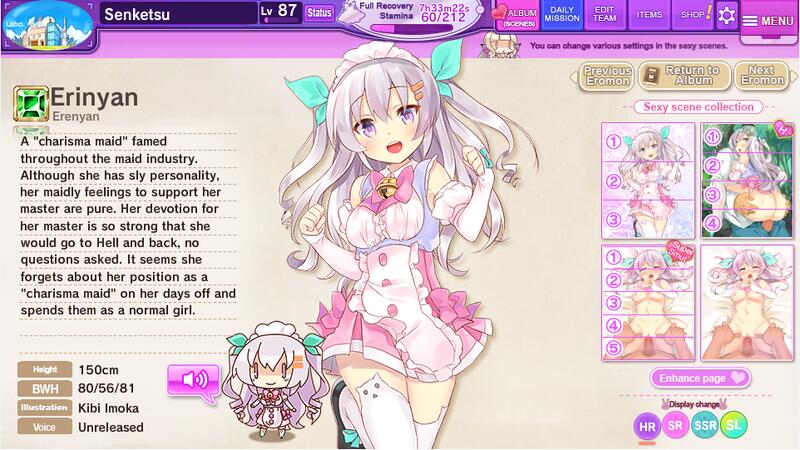This screenshot has width=800, height=450.
Task: Change display to SSR
Action: click(706, 427)
